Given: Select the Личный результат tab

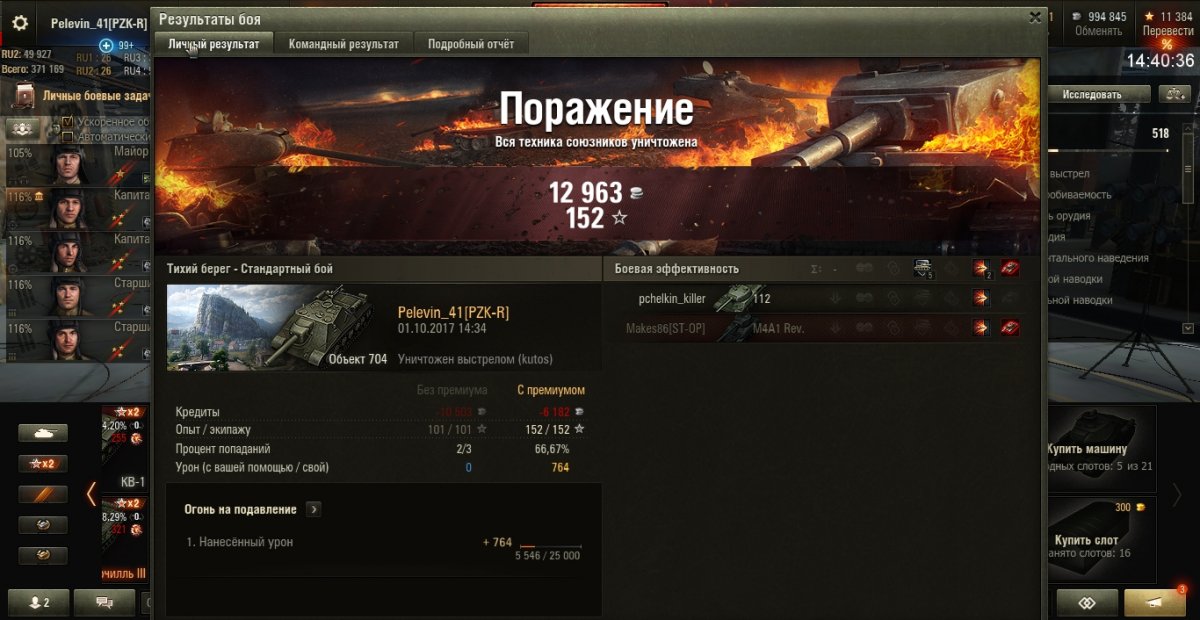Looking at the screenshot, I should 214,44.
